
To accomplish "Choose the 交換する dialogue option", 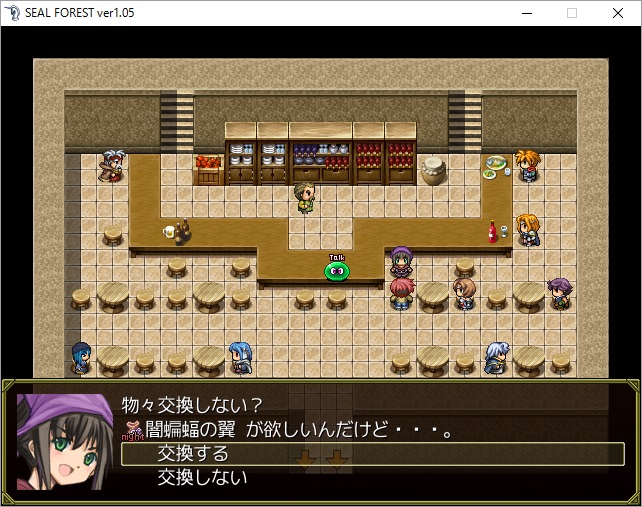I will click(x=193, y=454).
